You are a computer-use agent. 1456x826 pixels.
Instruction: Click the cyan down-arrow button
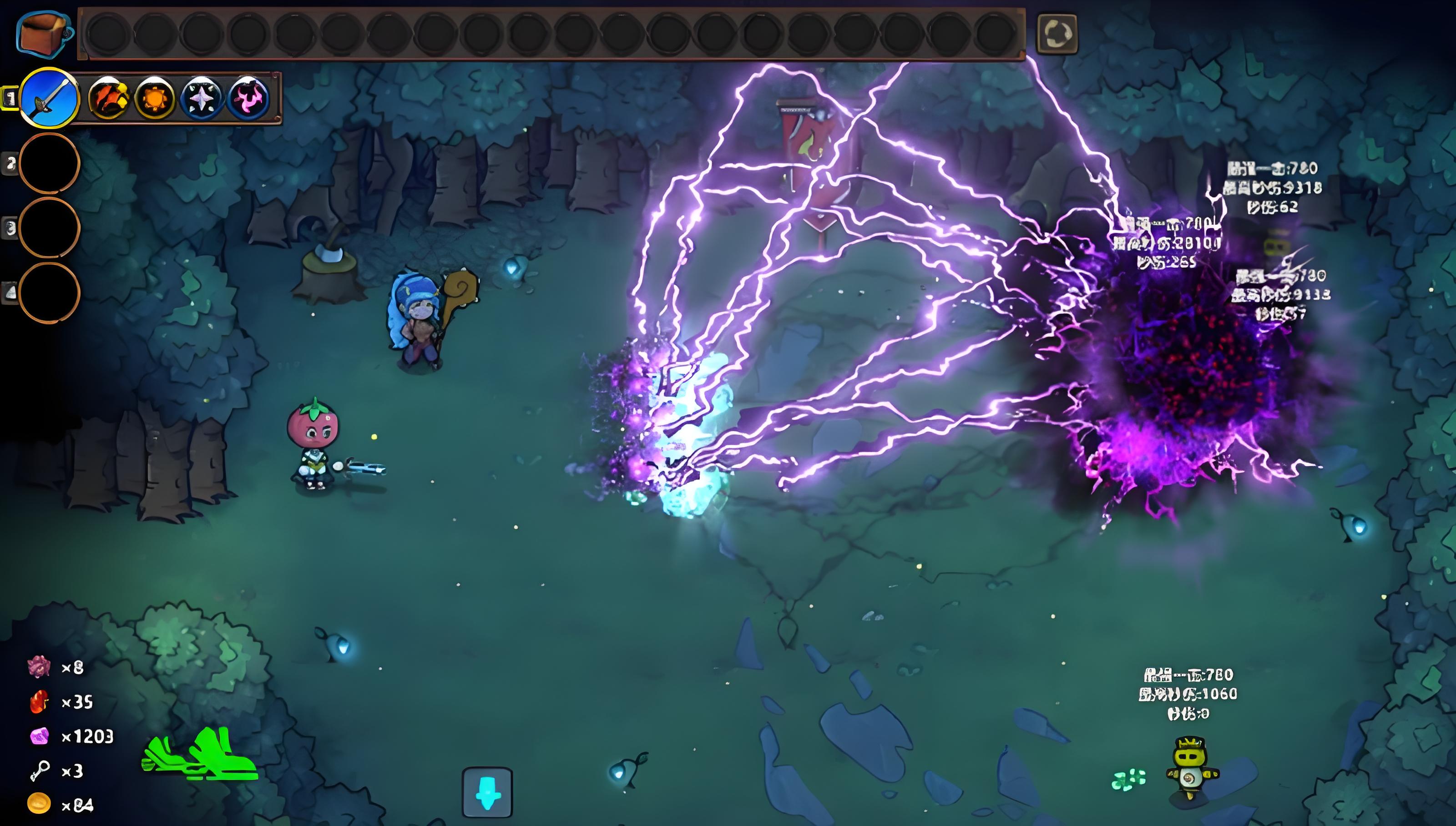(x=487, y=792)
